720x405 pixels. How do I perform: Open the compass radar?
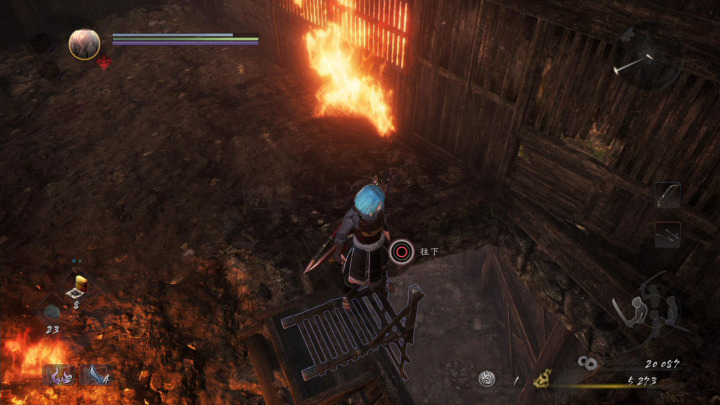tap(647, 56)
